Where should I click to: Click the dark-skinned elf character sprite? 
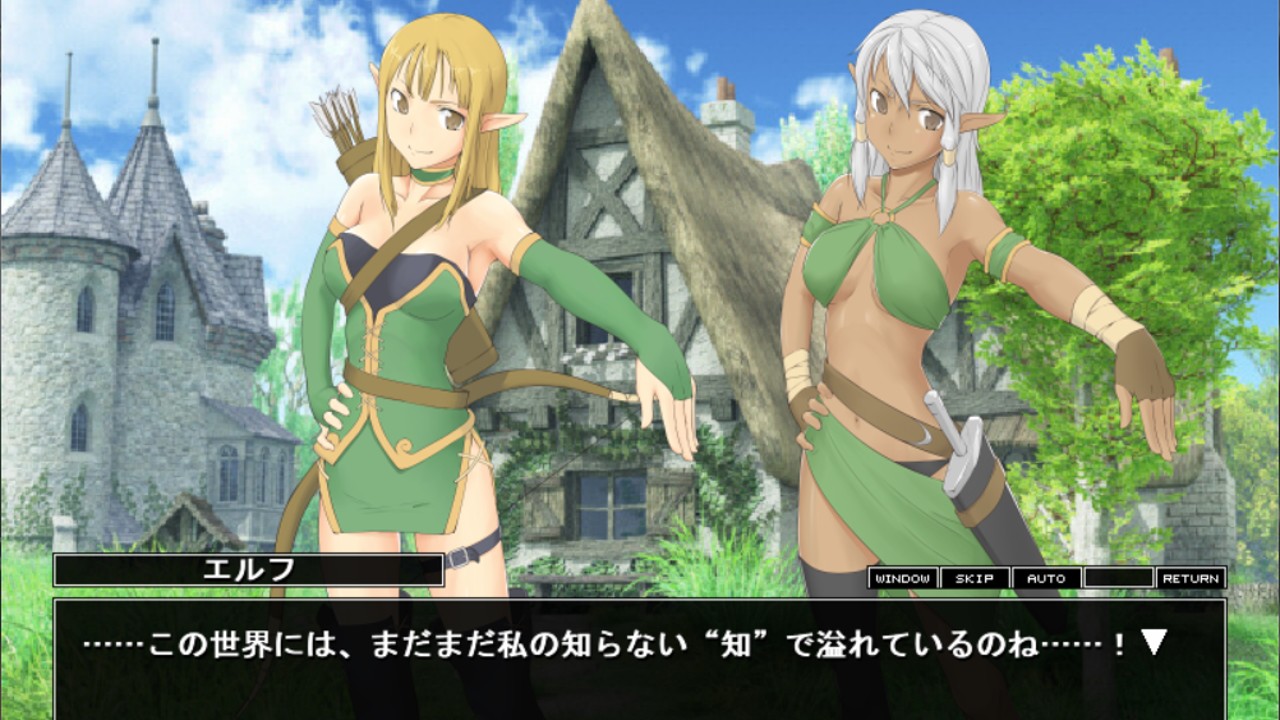[890, 300]
